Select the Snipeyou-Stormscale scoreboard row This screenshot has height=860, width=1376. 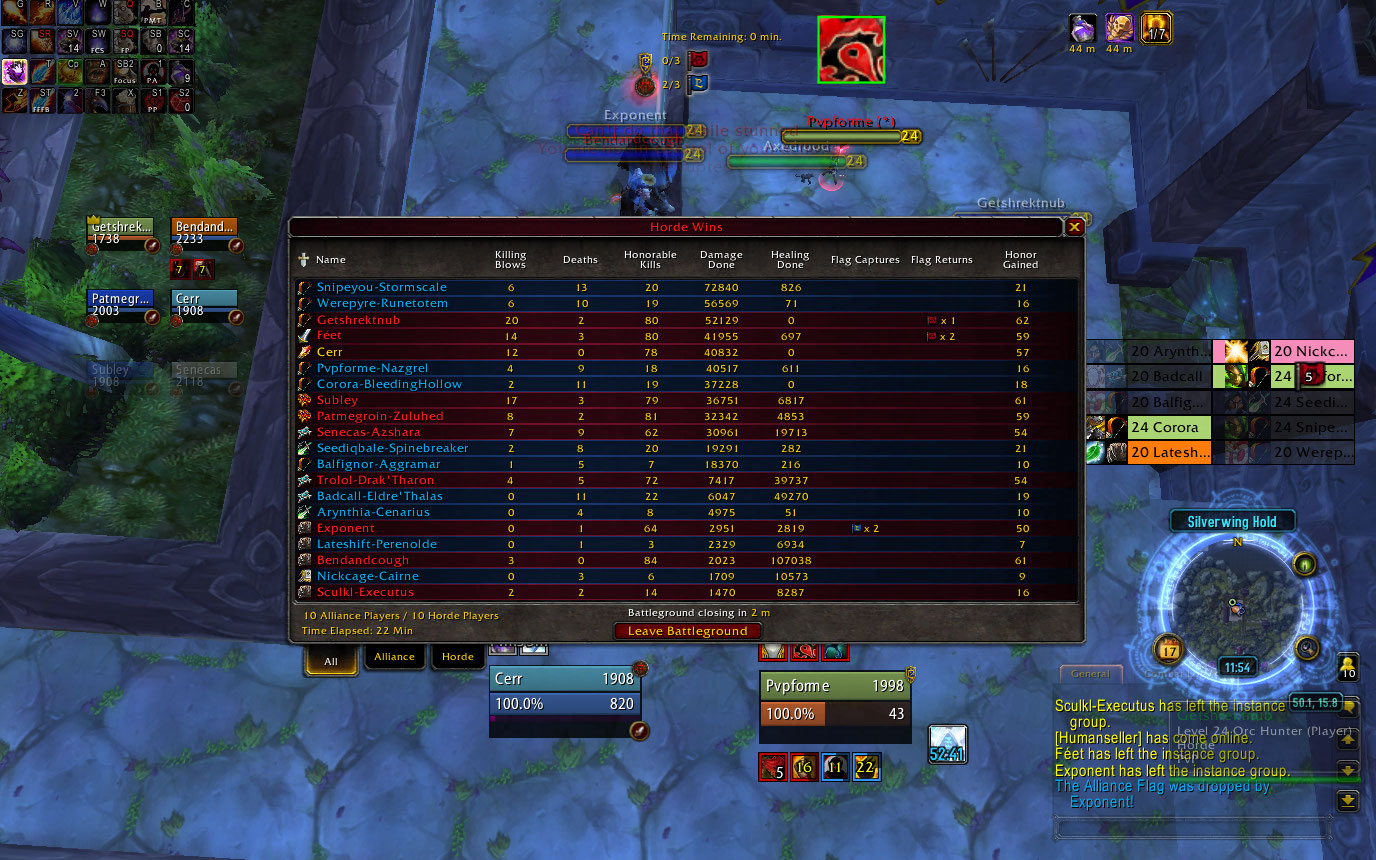(x=382, y=288)
